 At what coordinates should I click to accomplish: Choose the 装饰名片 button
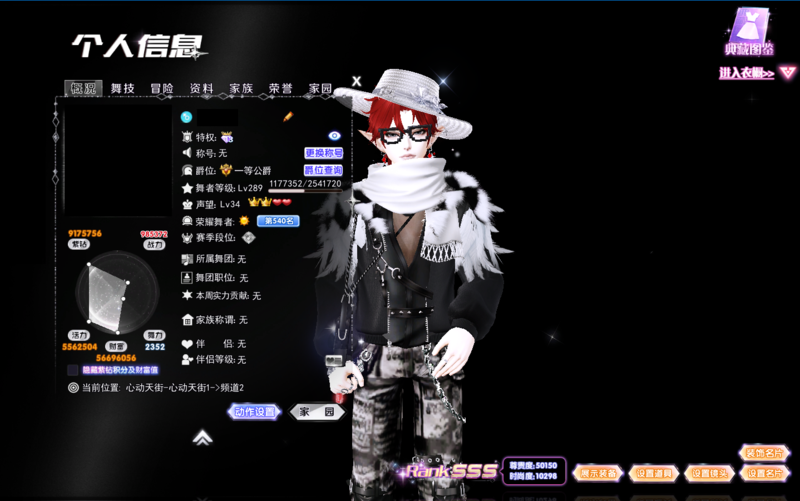pos(764,454)
